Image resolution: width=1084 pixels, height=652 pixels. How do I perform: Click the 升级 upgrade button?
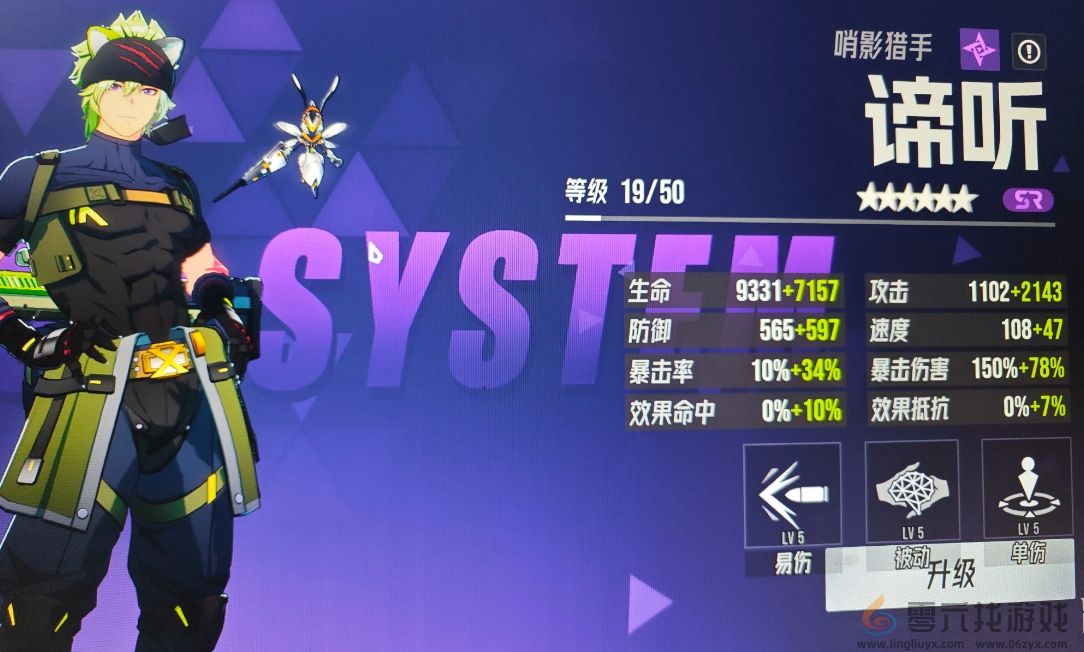(950, 577)
